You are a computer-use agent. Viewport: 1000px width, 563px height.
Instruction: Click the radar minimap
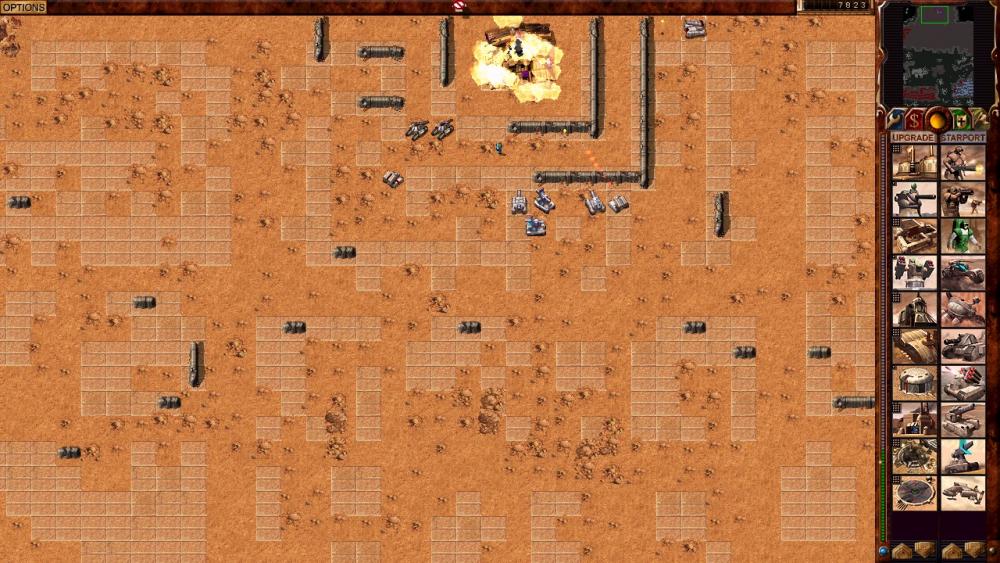937,54
